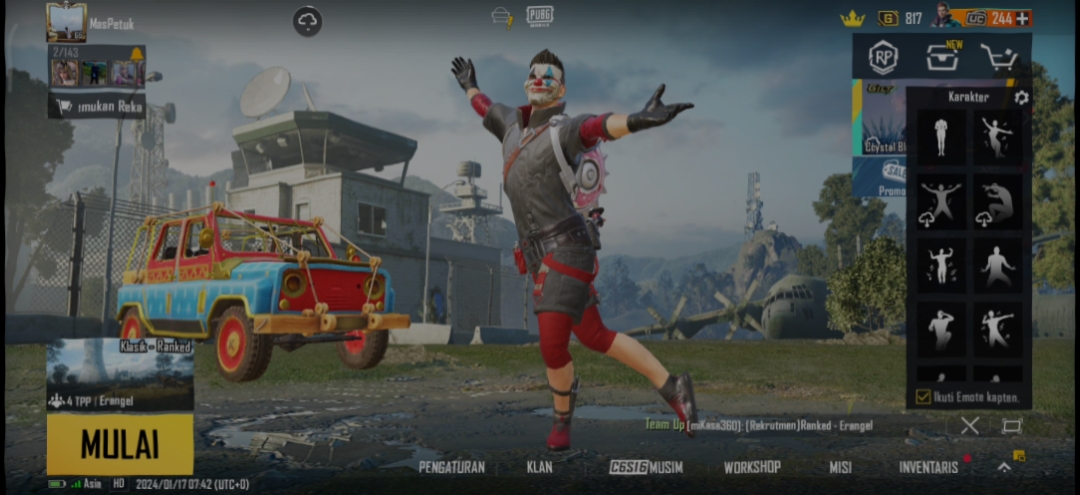The height and width of the screenshot is (495, 1080).
Task: Select the standing-pose emote in Karakter list
Action: 941,137
